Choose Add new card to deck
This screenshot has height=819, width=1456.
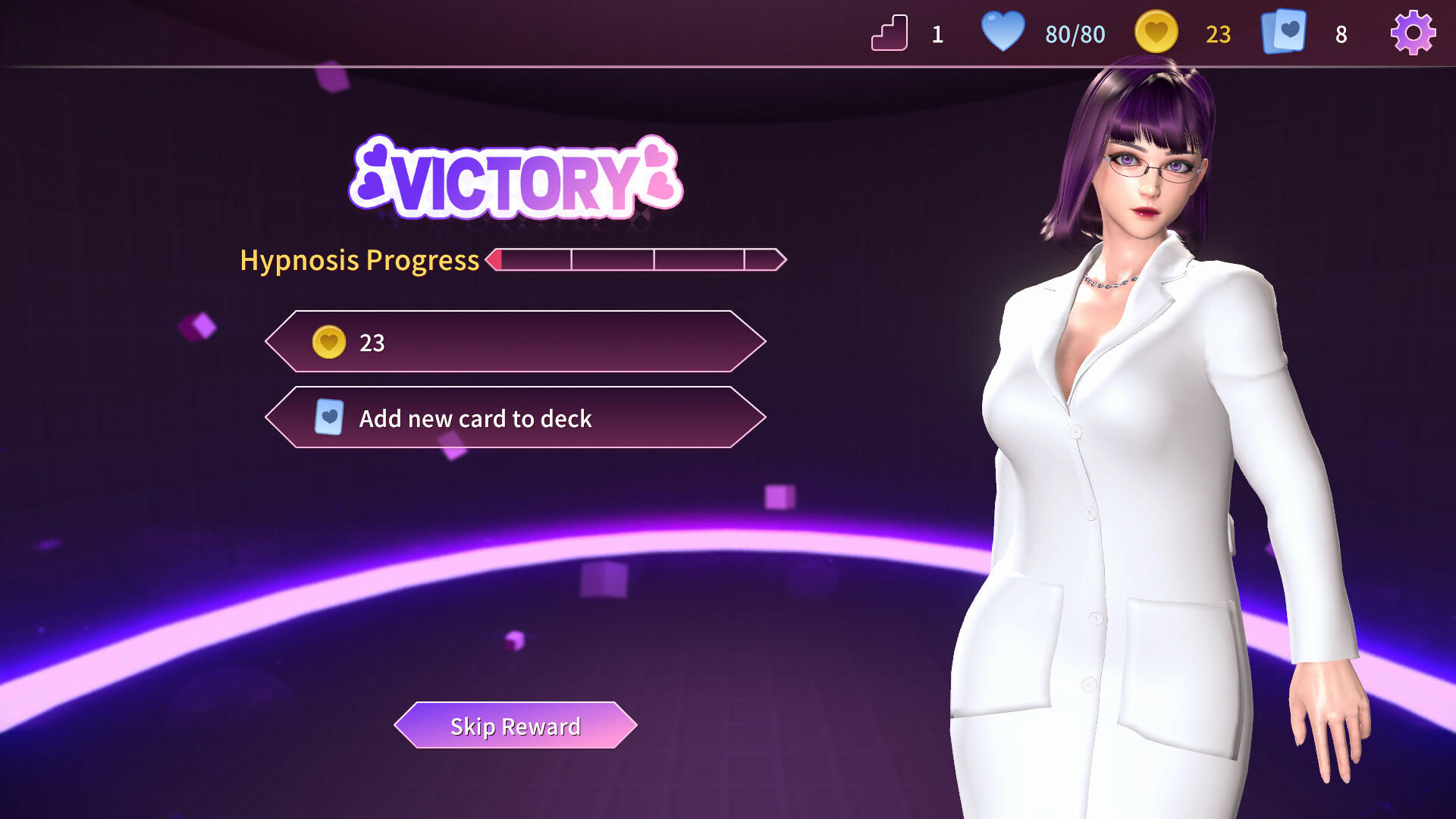(x=514, y=419)
